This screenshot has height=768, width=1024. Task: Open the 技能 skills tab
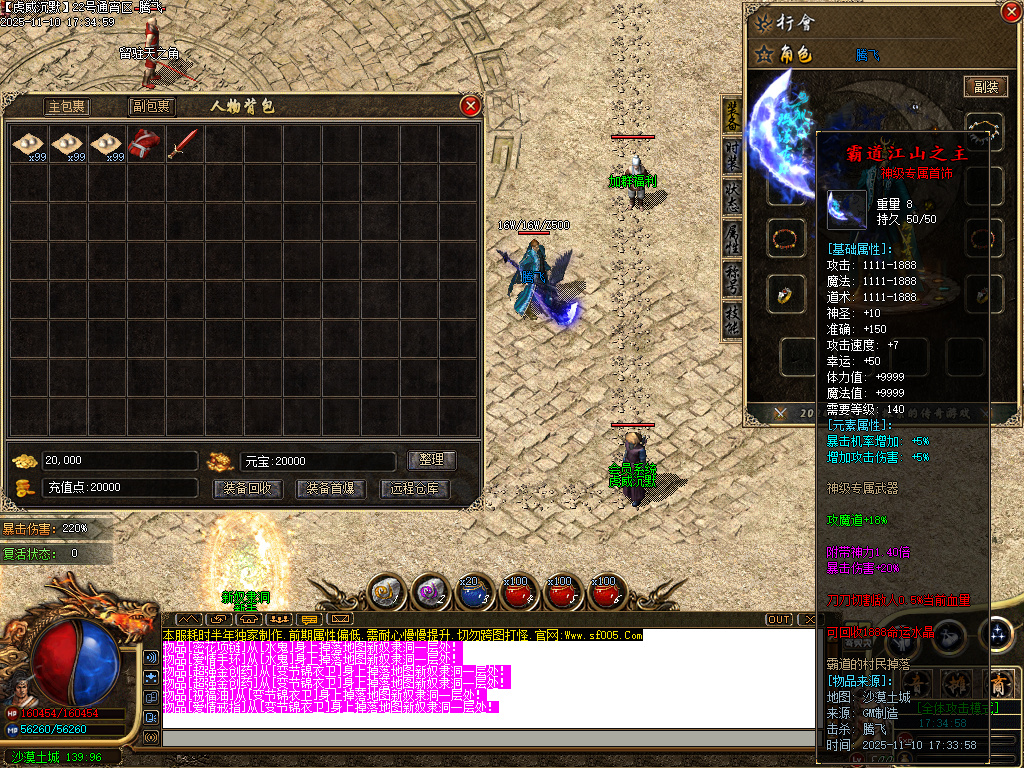click(x=733, y=322)
